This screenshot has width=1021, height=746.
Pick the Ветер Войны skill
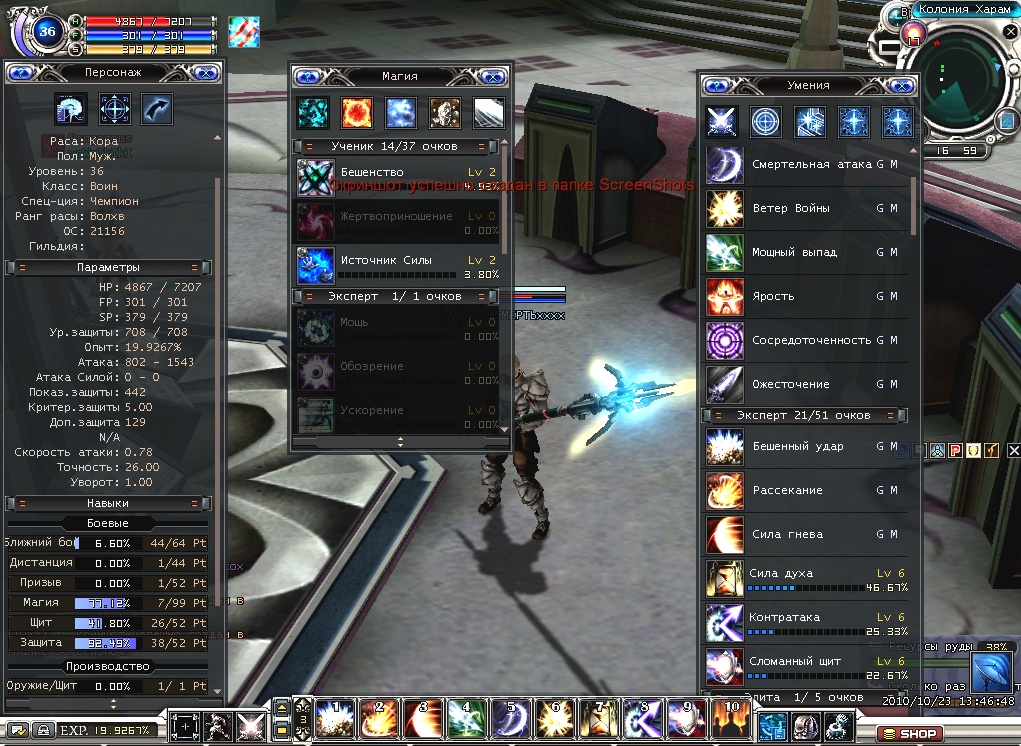click(722, 208)
